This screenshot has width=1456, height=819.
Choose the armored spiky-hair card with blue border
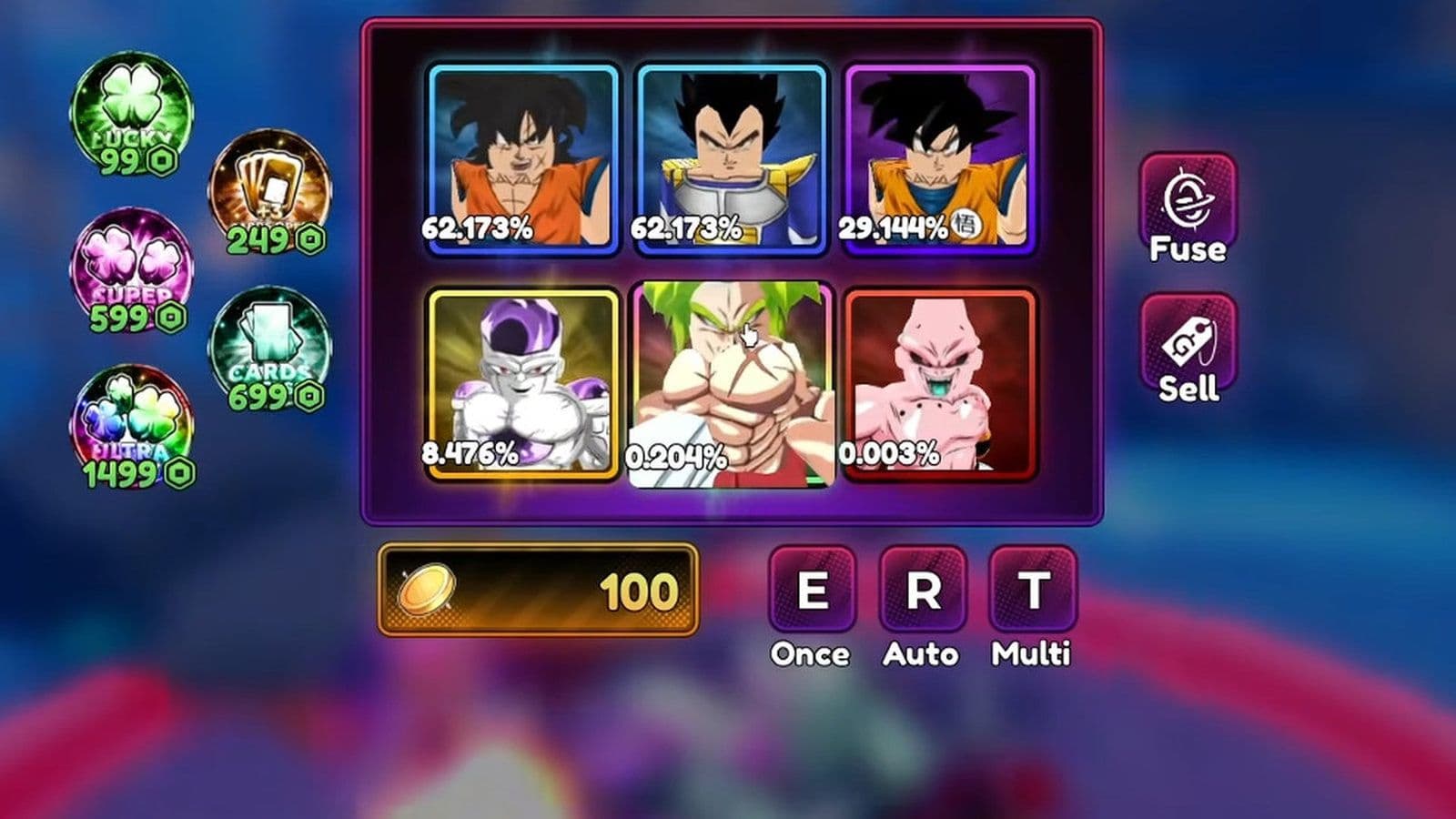point(731,157)
